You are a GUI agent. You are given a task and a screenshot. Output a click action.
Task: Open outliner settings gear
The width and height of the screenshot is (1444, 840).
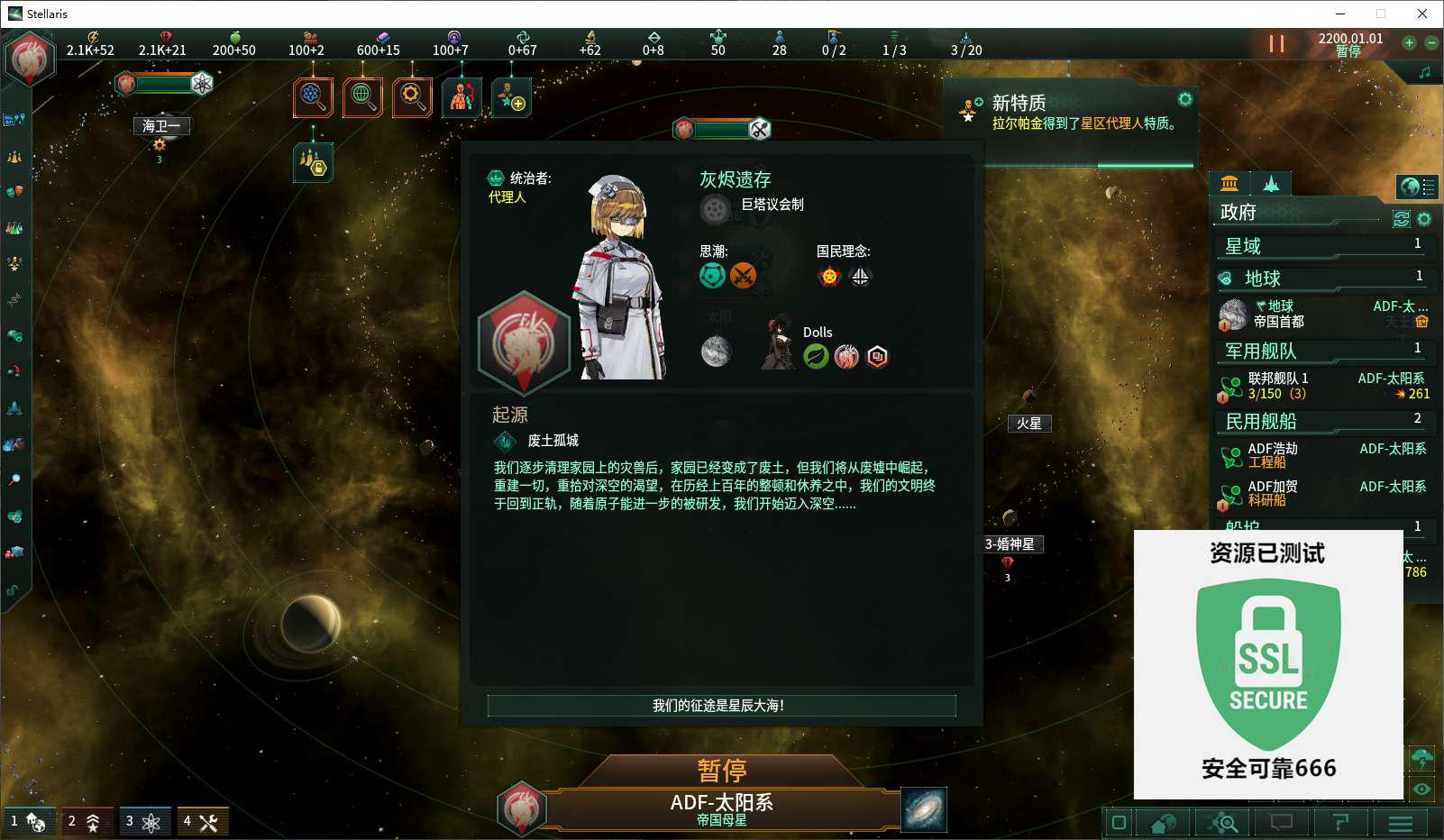[x=1424, y=219]
